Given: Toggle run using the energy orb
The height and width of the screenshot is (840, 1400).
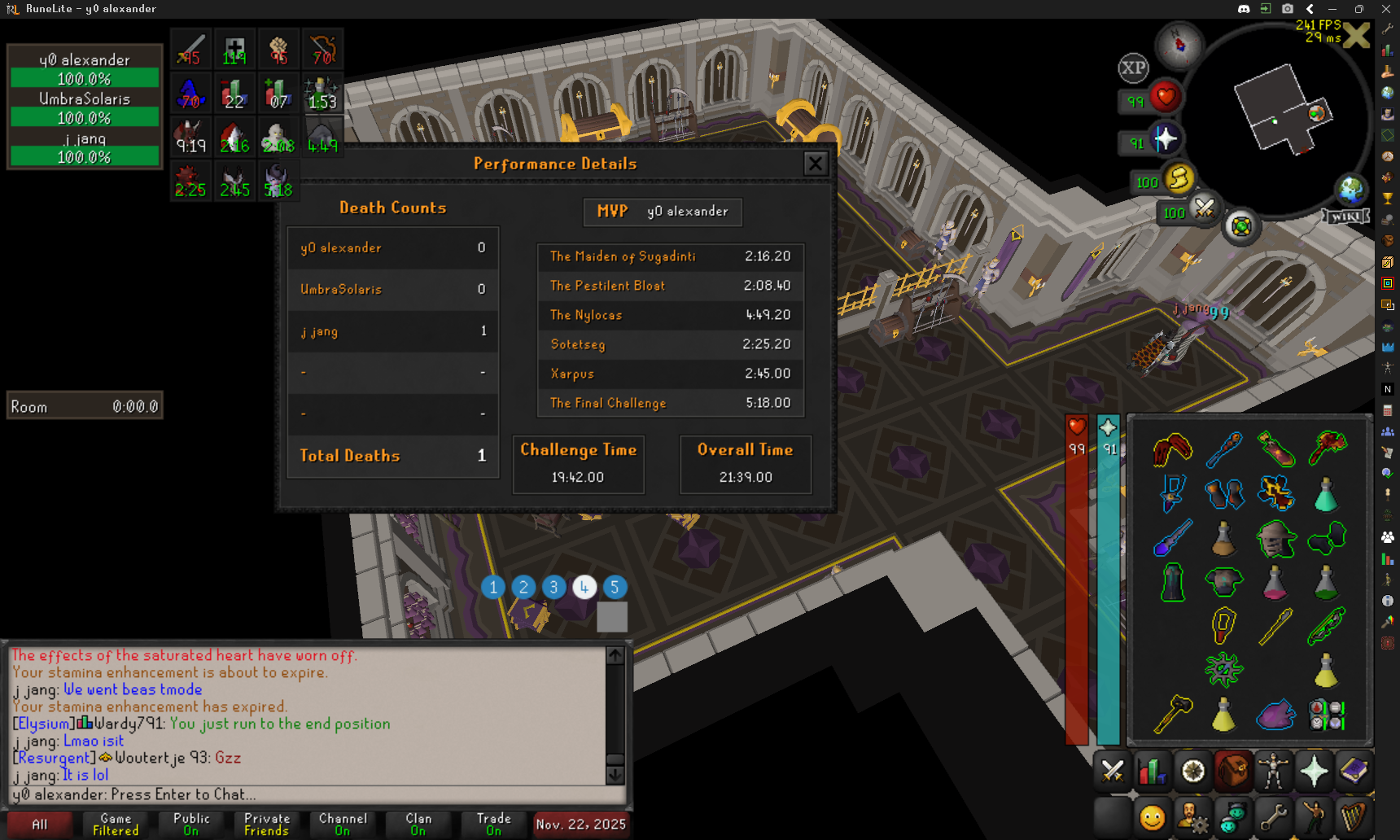Looking at the screenshot, I should click(x=1178, y=178).
